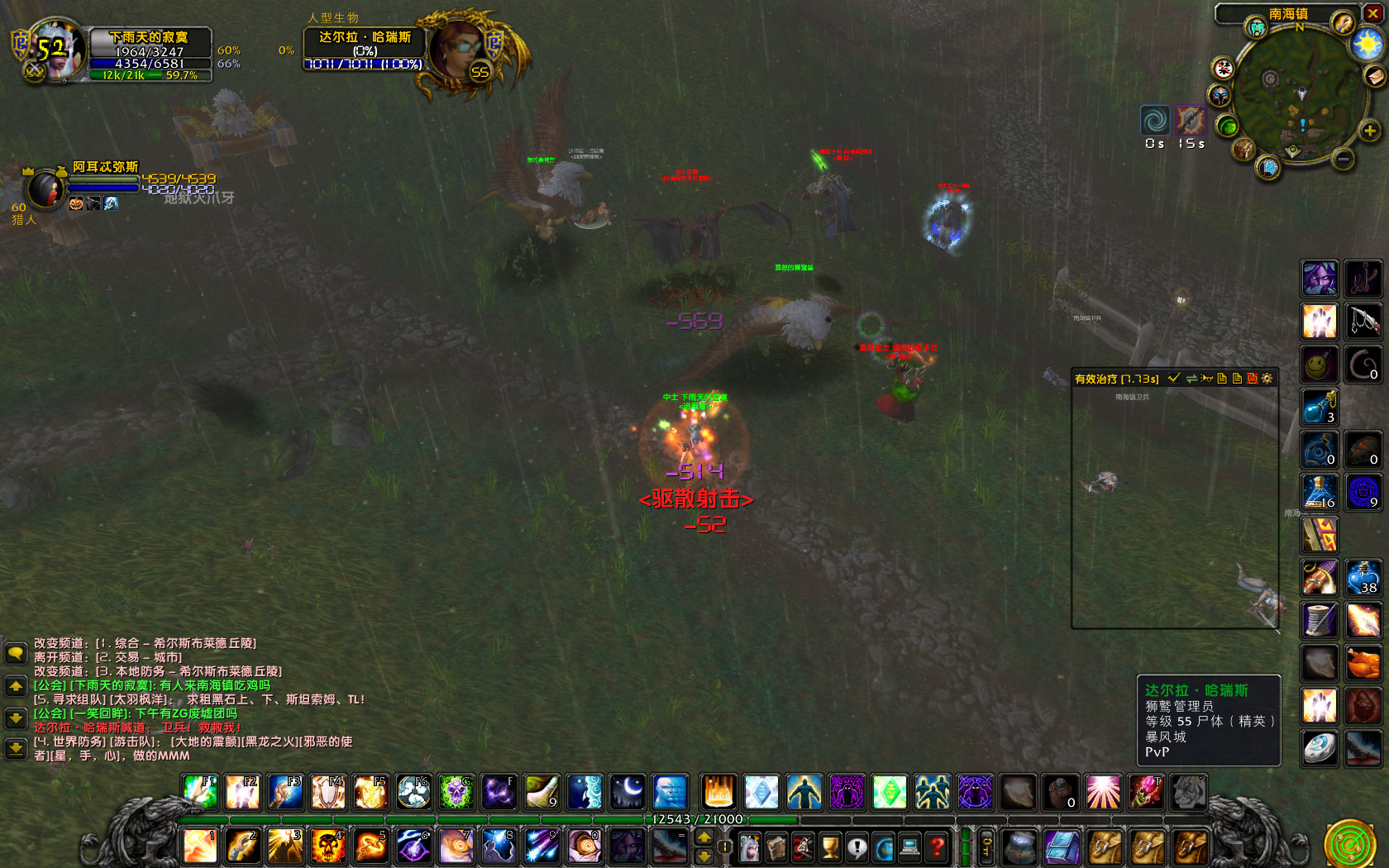
Task: Toggle the crossed tracking icon on the minimap
Action: 1224,68
